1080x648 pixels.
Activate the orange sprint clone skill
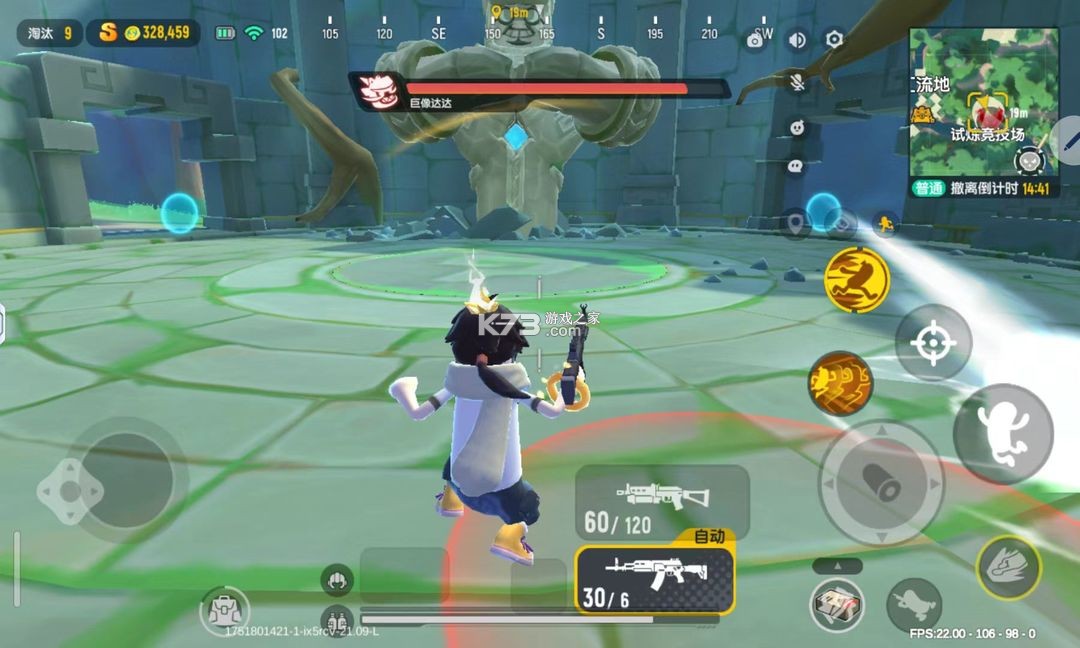tap(840, 384)
